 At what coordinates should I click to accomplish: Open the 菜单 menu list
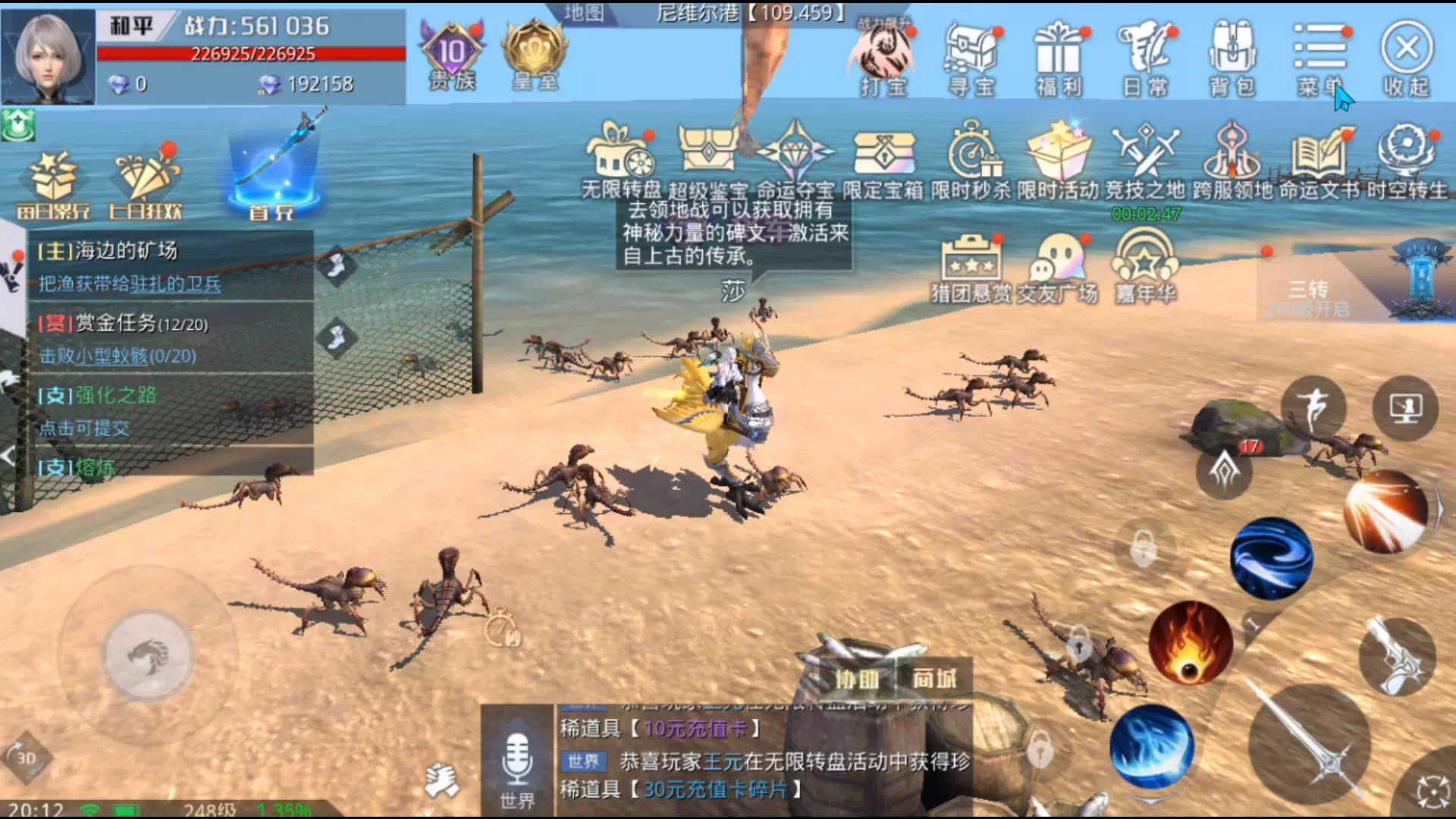[x=1320, y=58]
